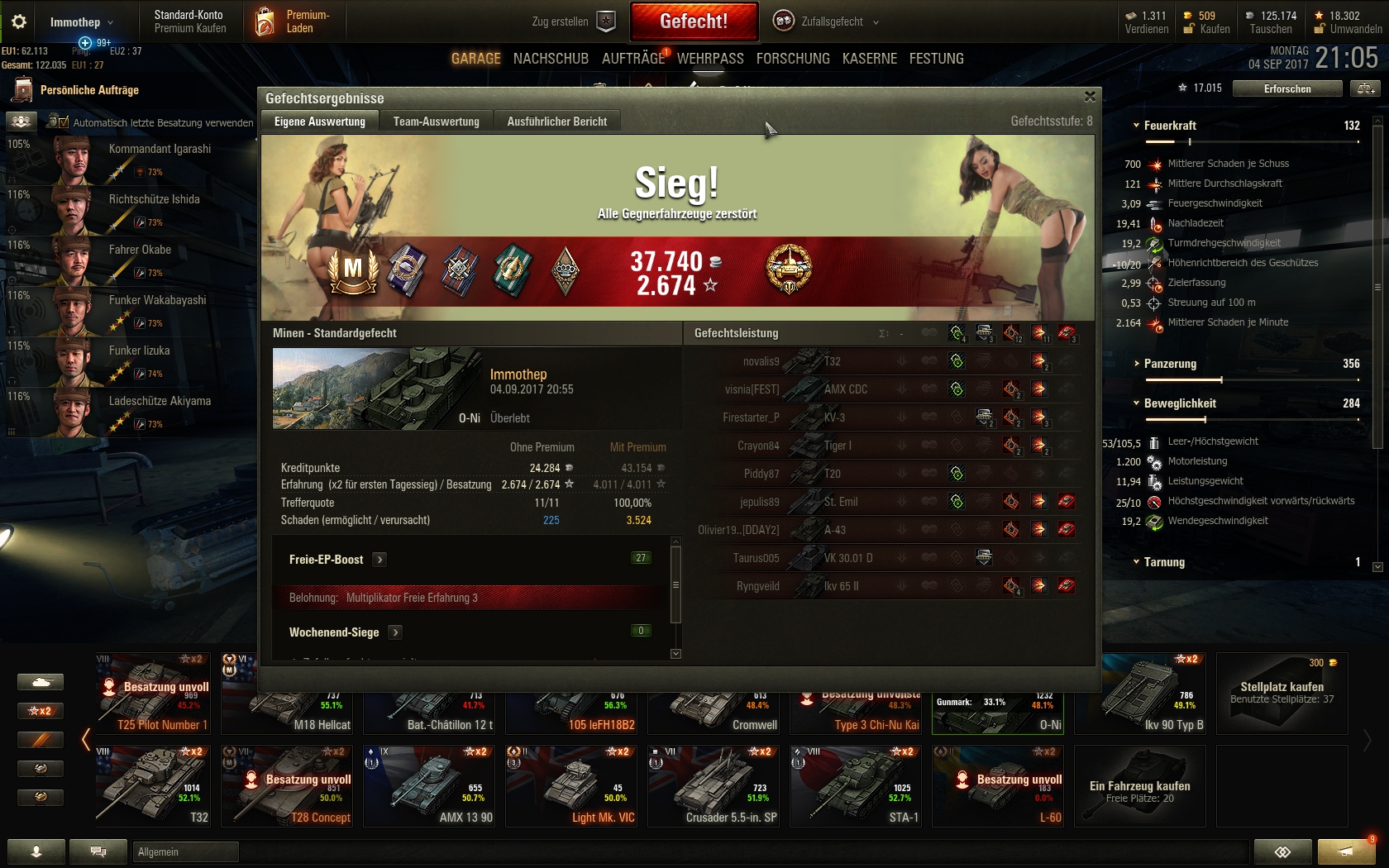Image resolution: width=1389 pixels, height=868 pixels.
Task: Click the Erforschen button
Action: 1286,88
